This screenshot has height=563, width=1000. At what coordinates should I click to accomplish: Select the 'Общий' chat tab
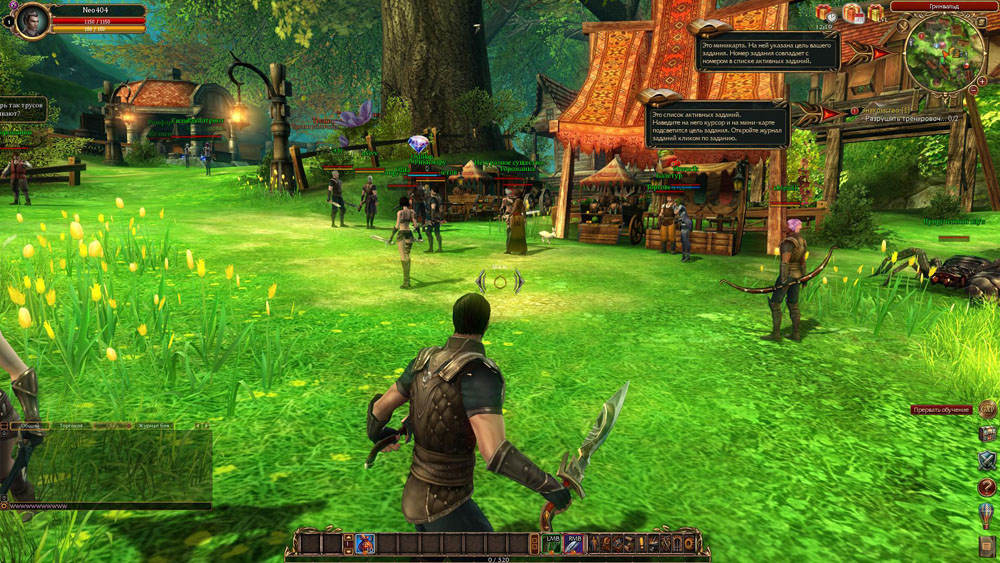(x=29, y=426)
